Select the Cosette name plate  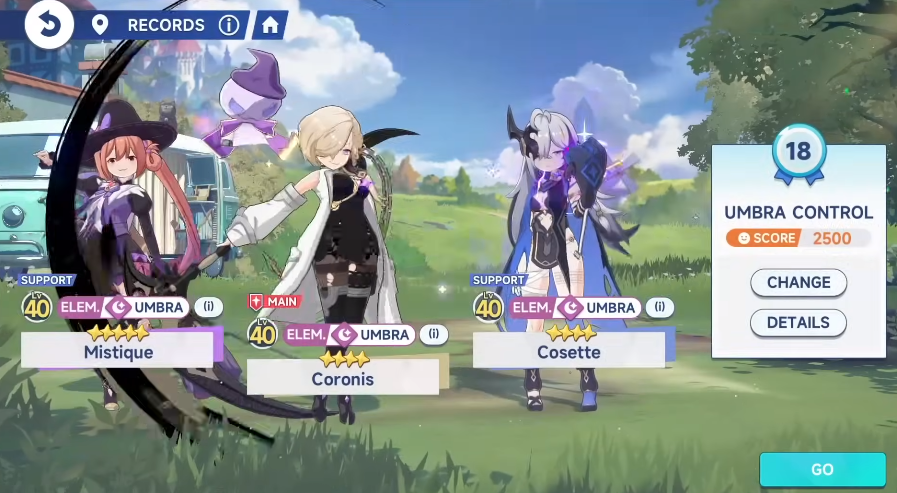tap(568, 351)
